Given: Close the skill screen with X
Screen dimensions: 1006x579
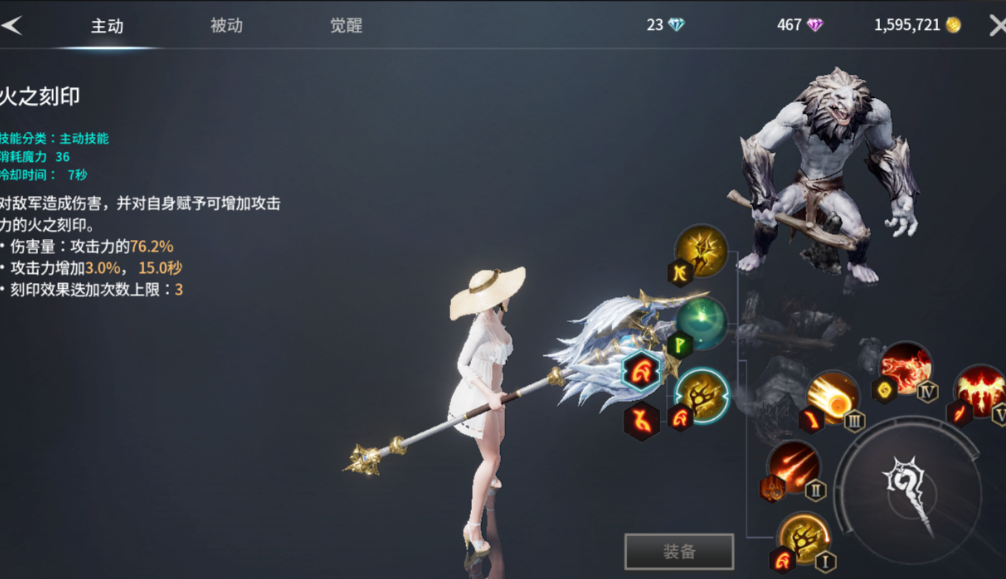Looking at the screenshot, I should click(x=996, y=26).
